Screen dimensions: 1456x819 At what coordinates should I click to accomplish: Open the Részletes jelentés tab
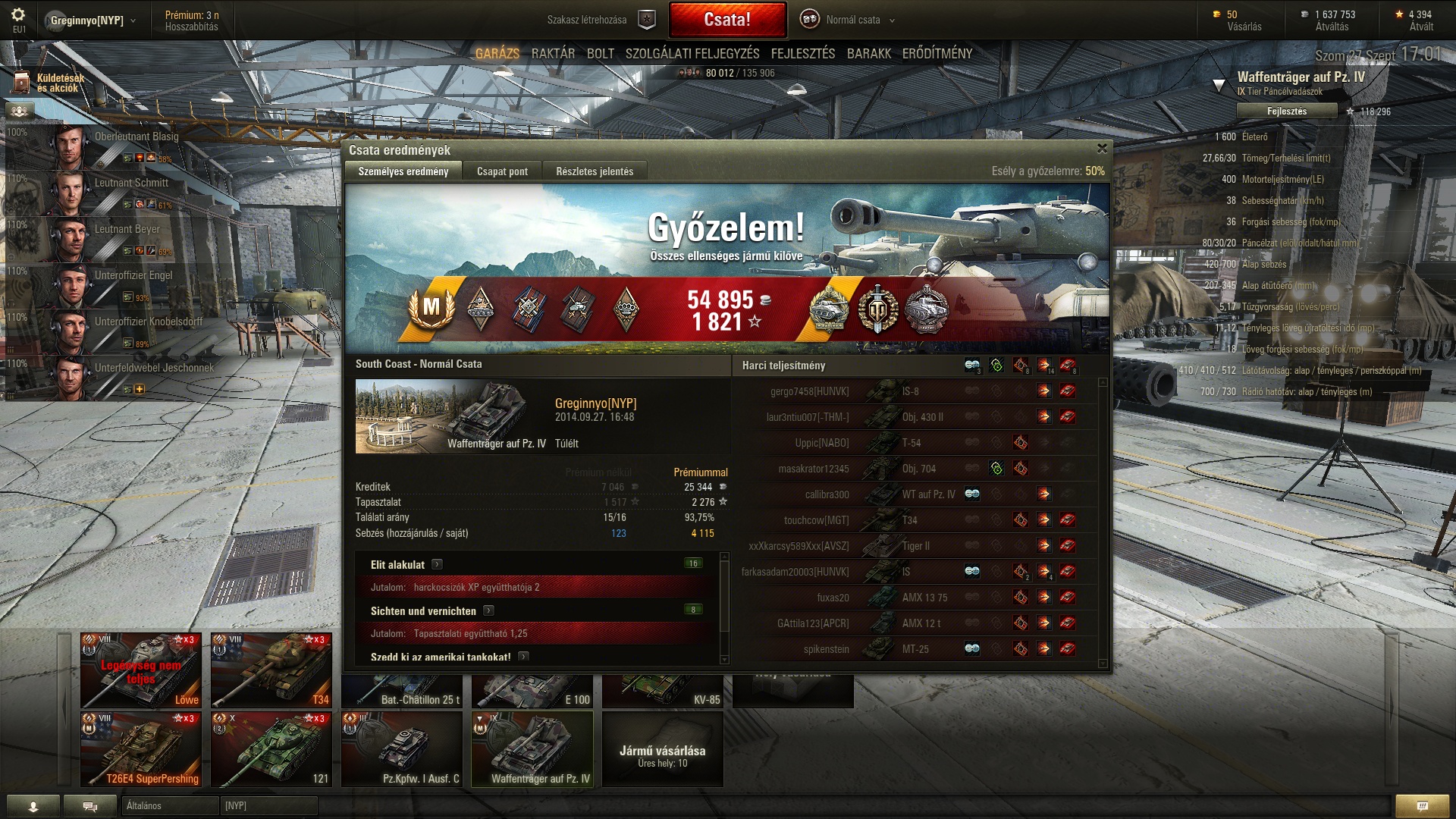[595, 171]
